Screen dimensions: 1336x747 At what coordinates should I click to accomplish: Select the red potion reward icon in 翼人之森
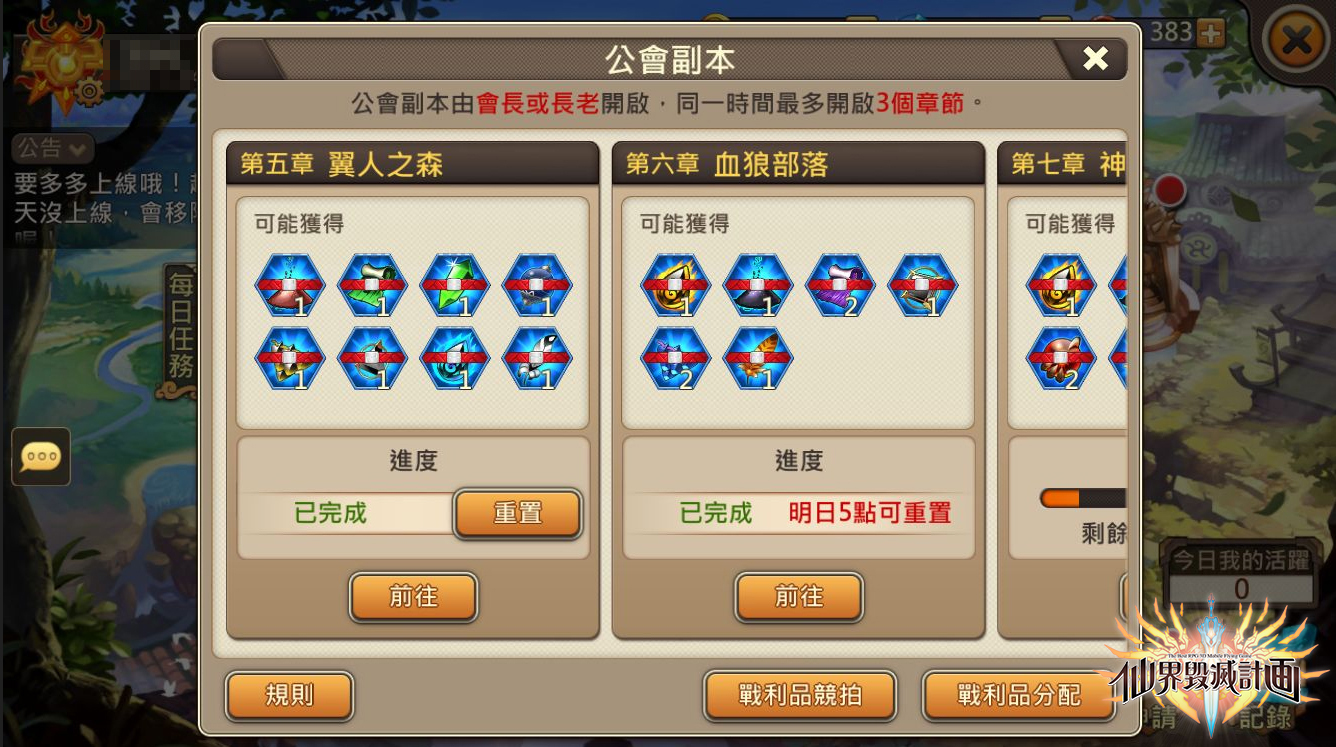coord(289,285)
